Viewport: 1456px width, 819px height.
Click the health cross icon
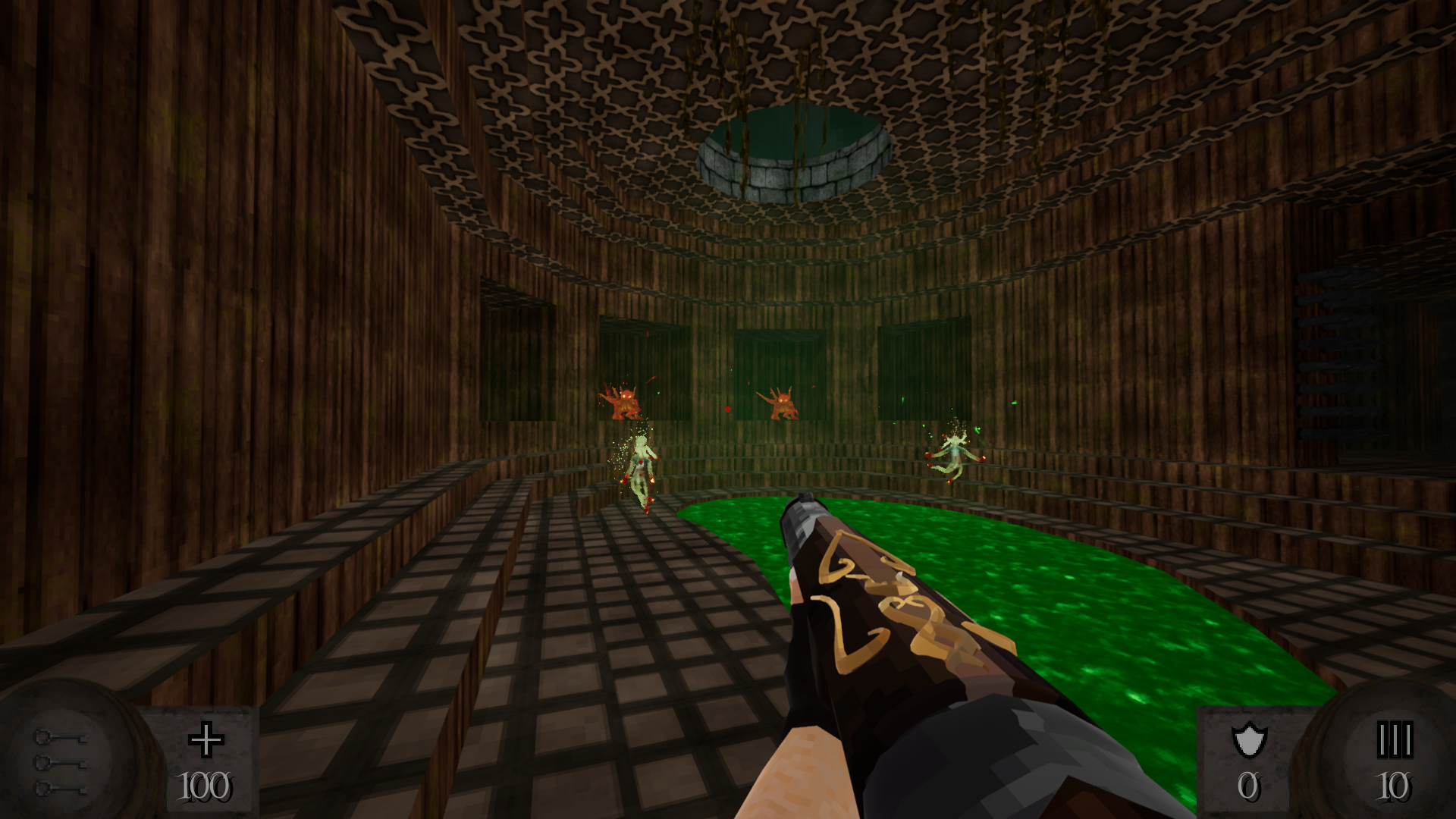[205, 738]
